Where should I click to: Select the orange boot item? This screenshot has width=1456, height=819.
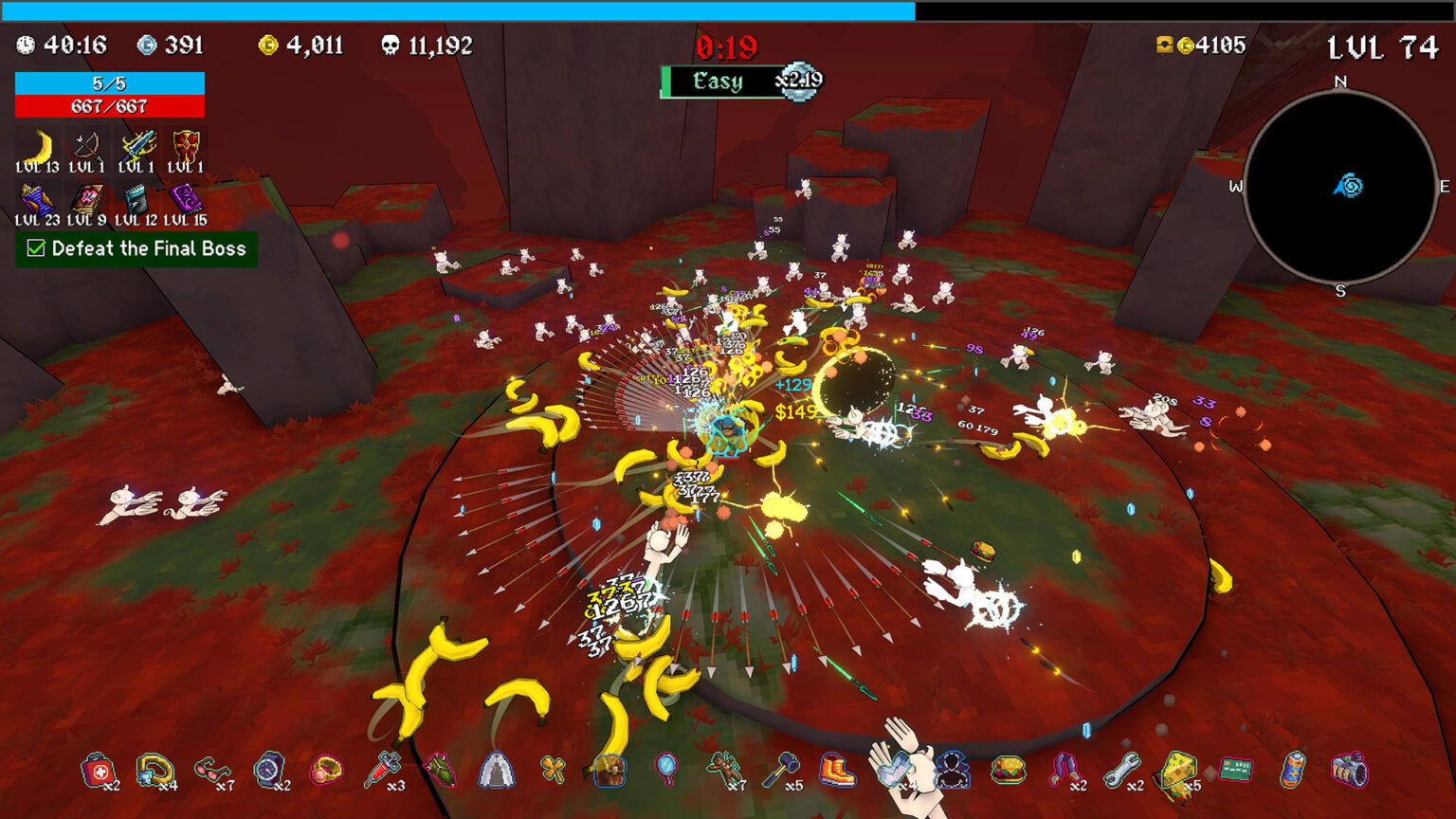coord(837,771)
